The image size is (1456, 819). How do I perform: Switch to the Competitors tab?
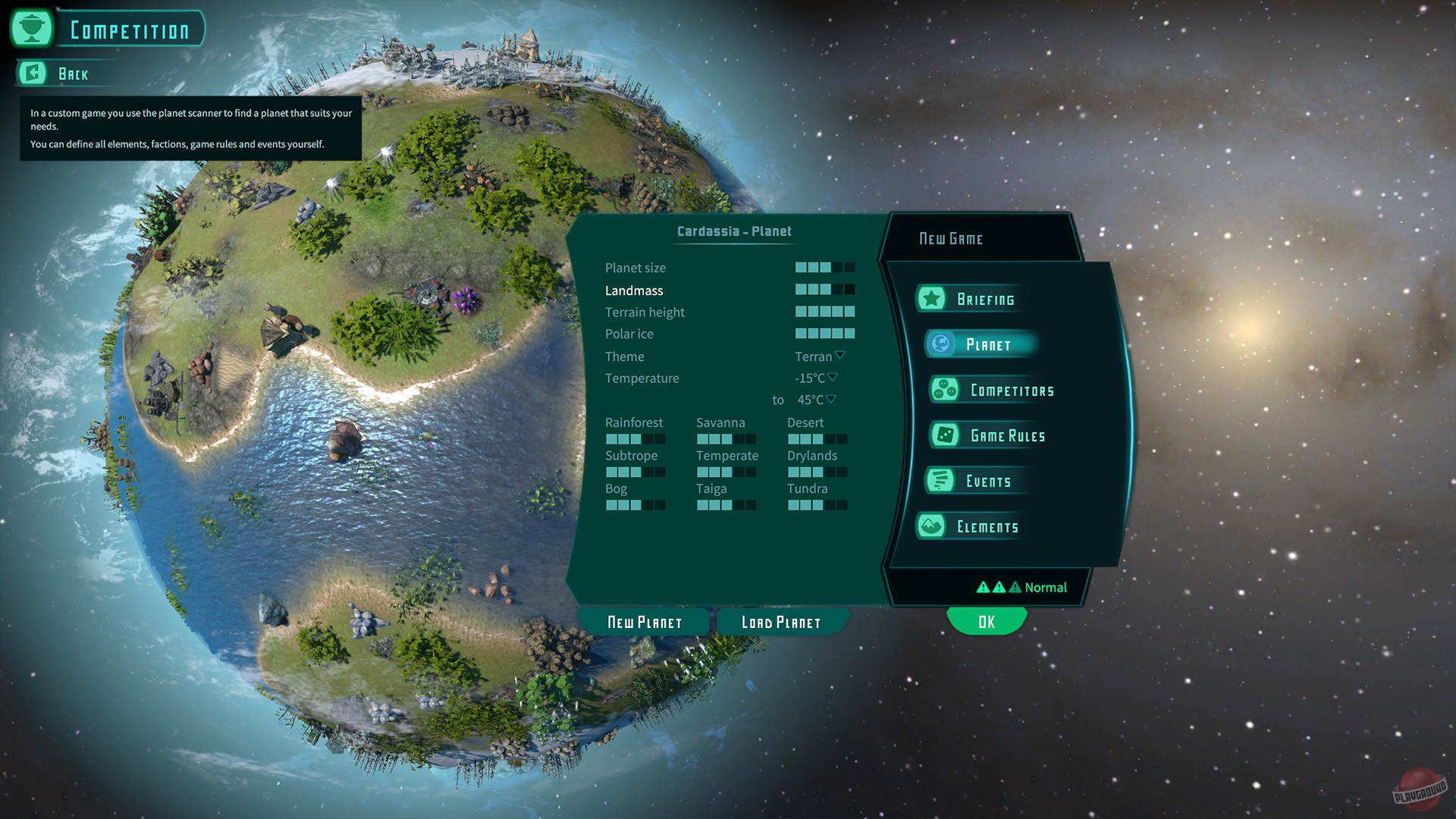tap(1012, 389)
